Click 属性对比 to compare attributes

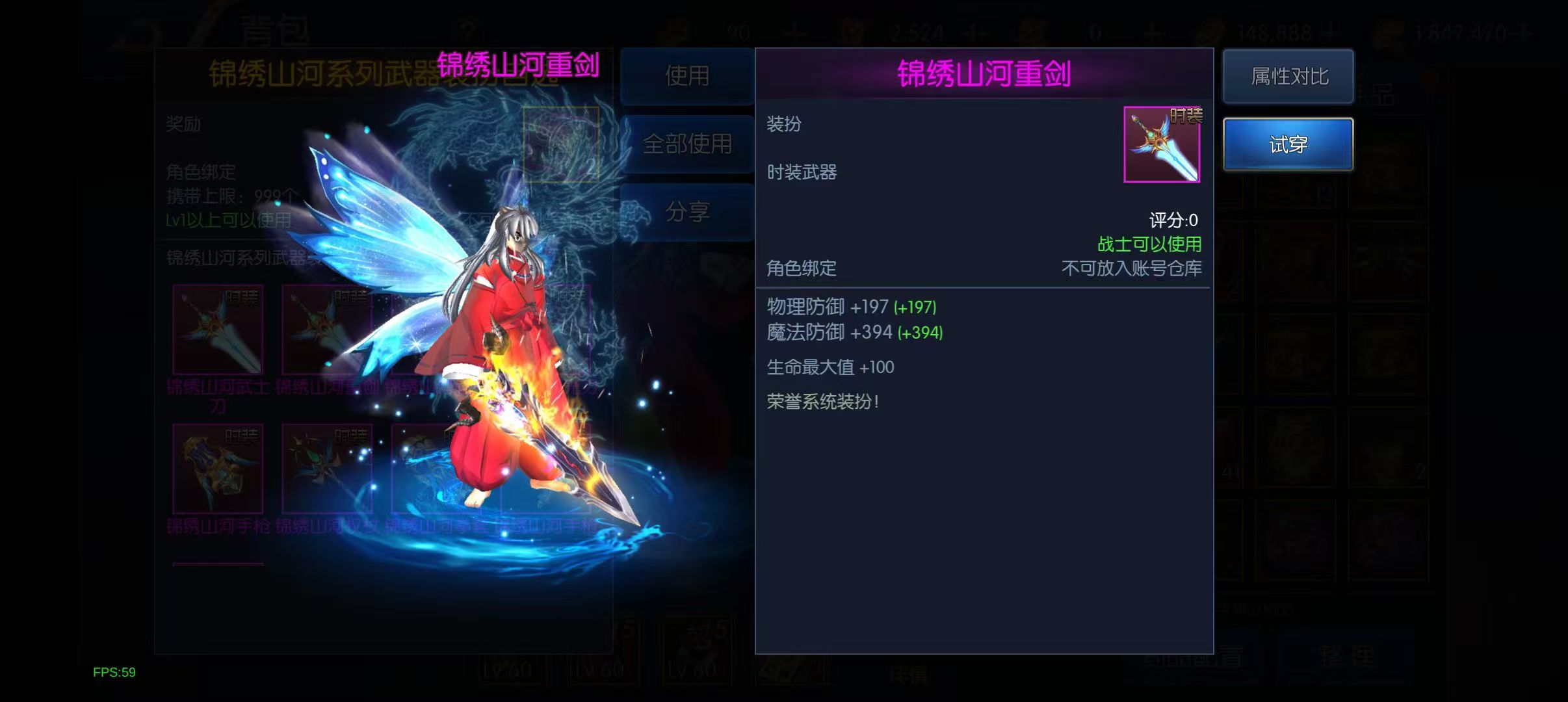[1288, 77]
